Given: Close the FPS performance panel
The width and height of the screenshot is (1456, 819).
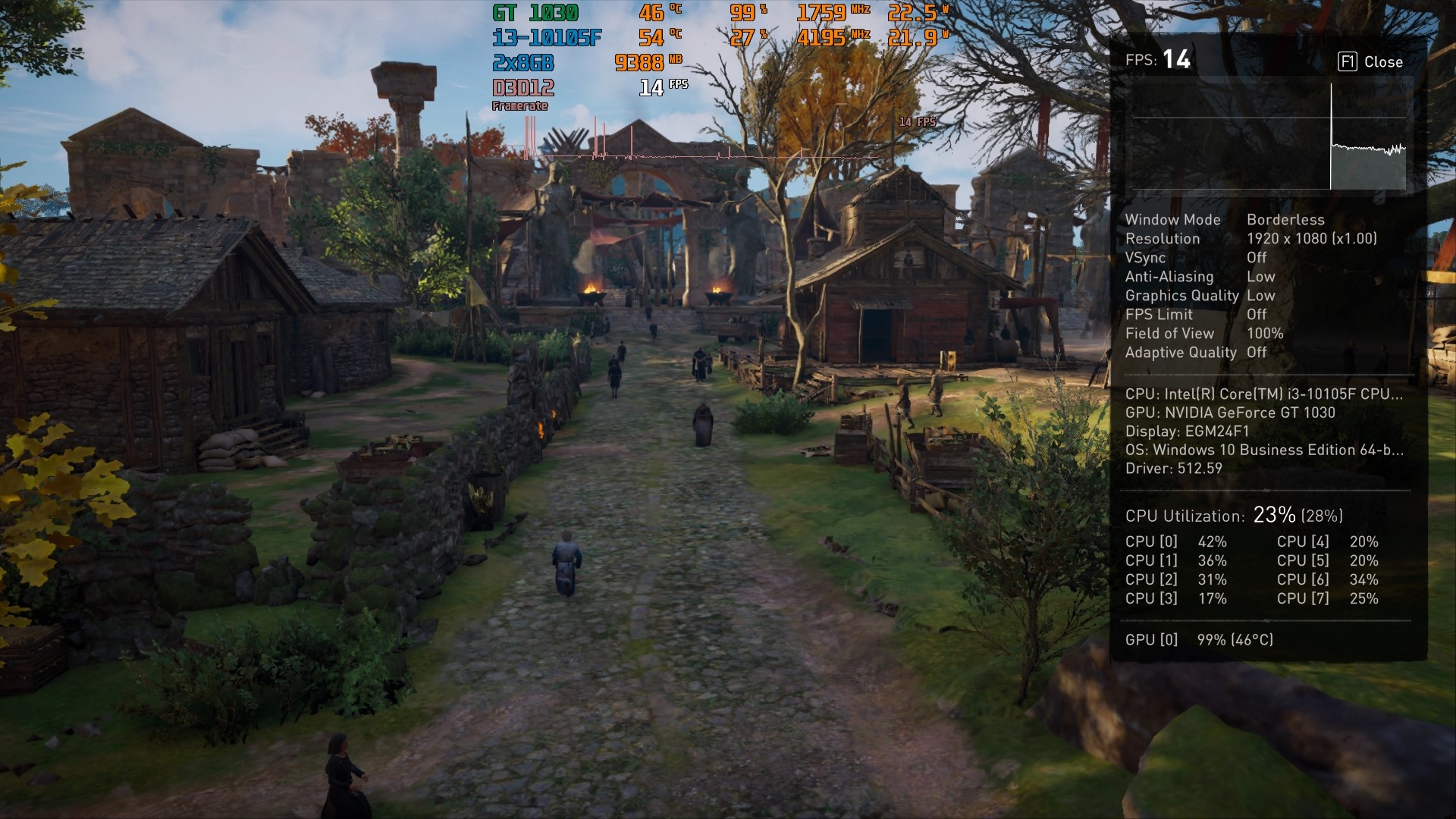Looking at the screenshot, I should pos(1370,62).
